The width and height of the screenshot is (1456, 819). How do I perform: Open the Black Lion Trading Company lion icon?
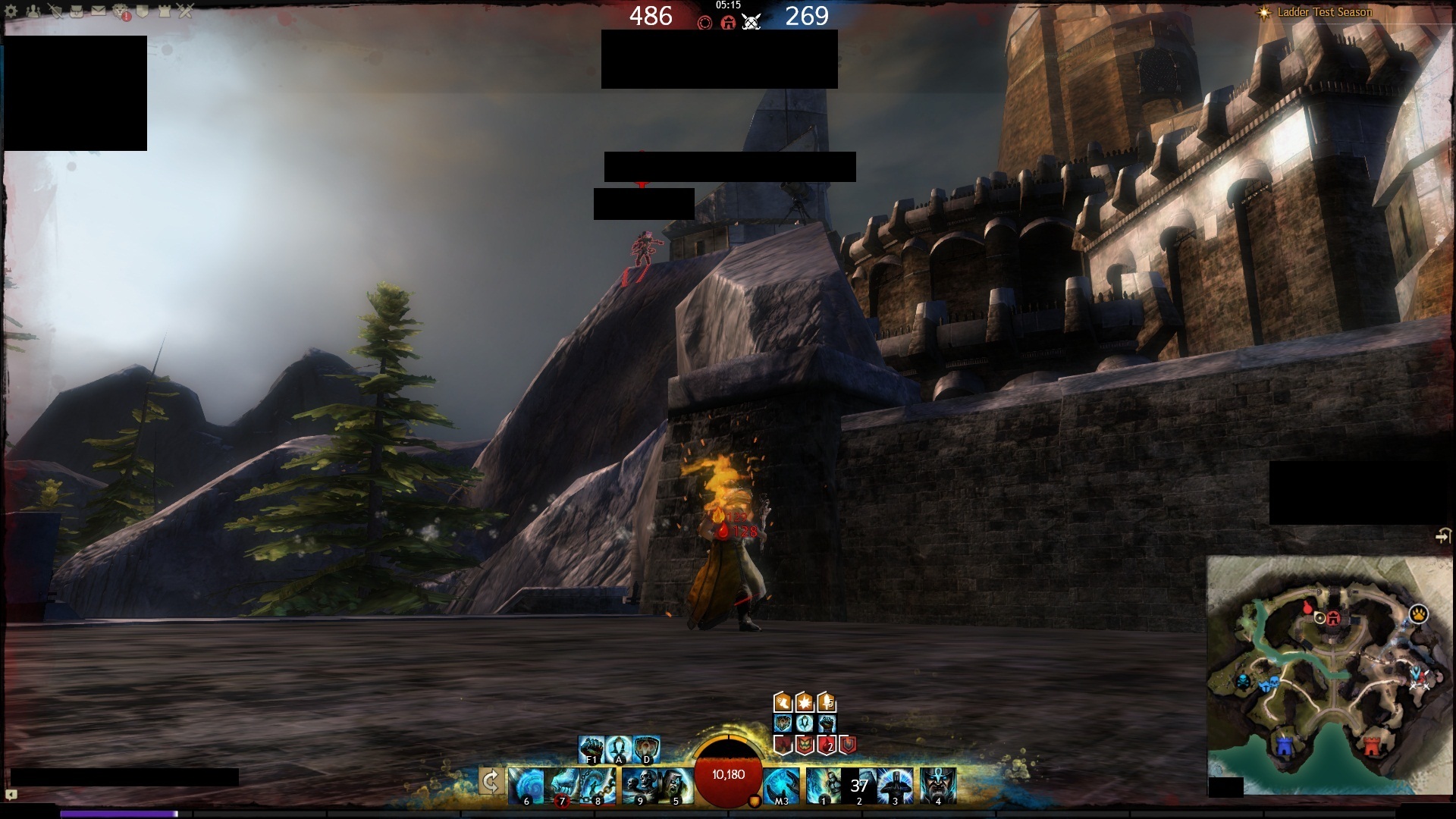(121, 11)
